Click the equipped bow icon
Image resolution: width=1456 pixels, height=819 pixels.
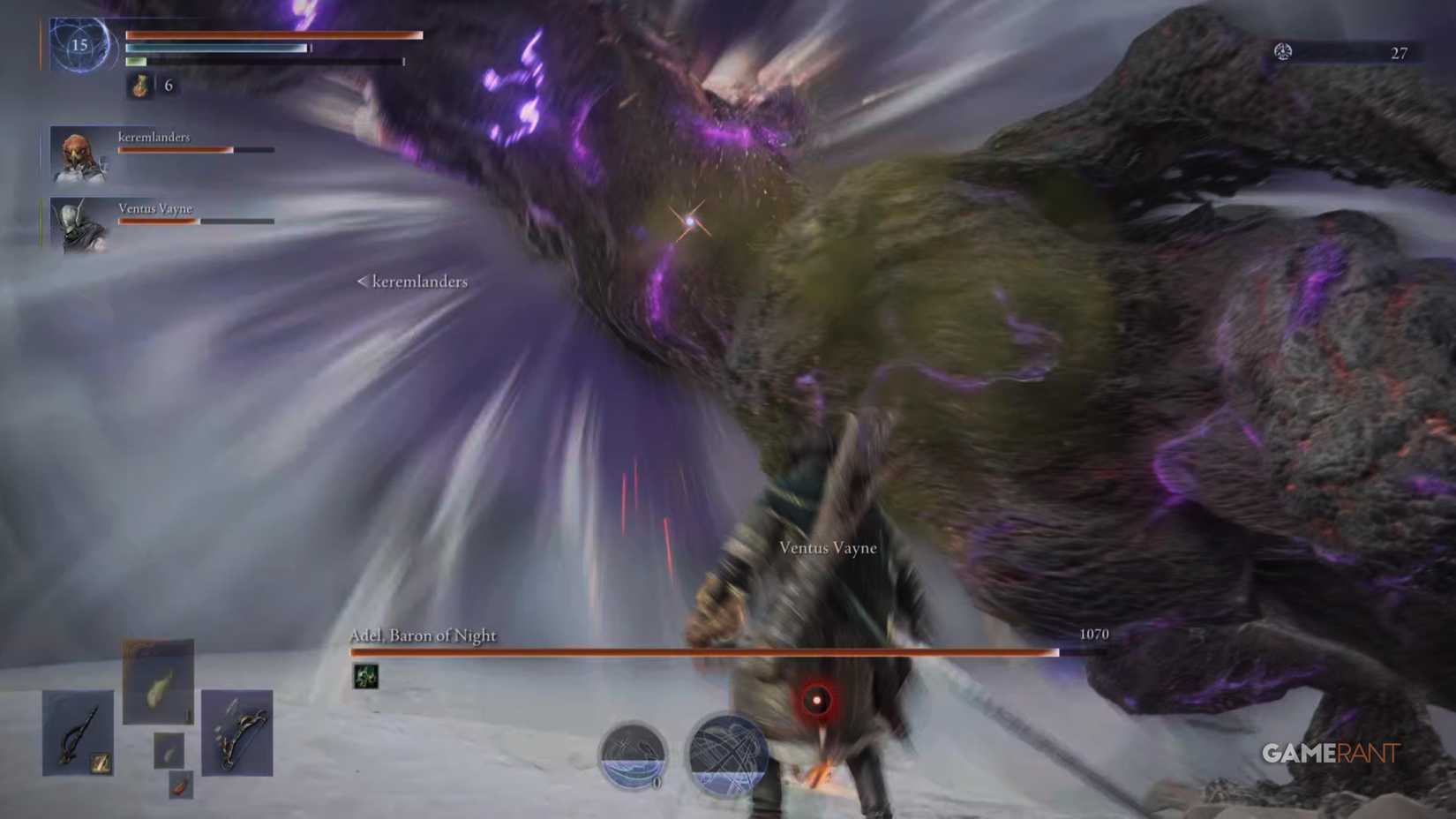(x=236, y=733)
